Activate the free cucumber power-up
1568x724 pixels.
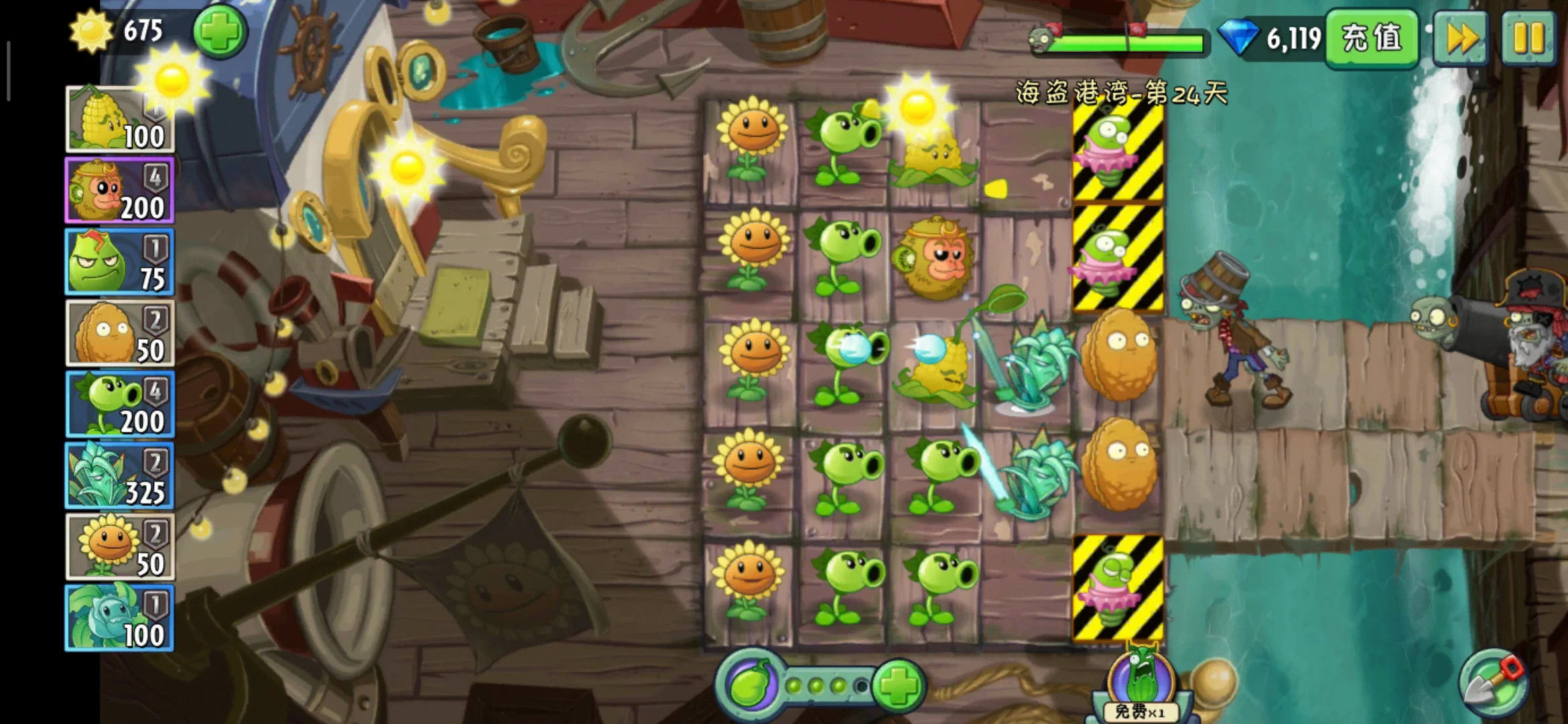coord(1140,684)
